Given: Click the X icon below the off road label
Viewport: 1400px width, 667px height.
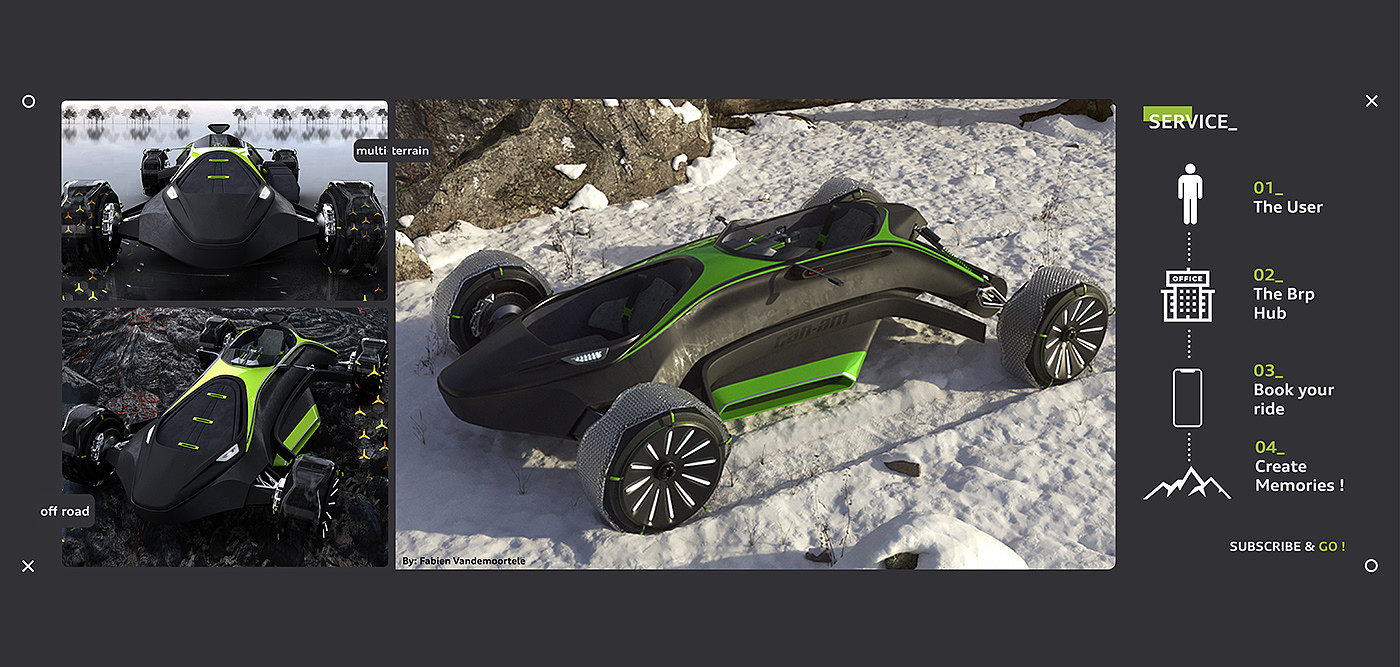Looking at the screenshot, I should point(28,566).
